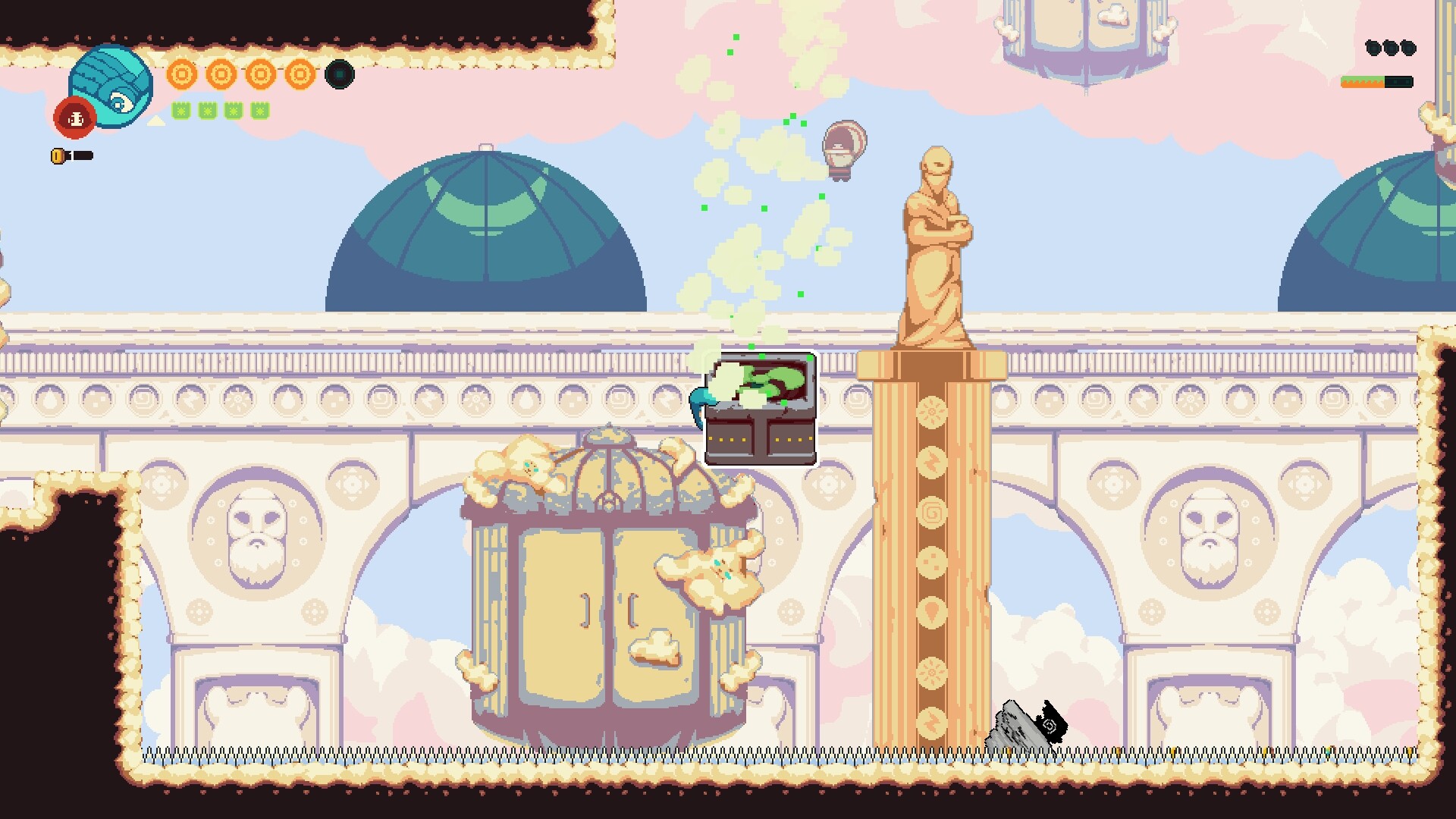Click the red emblem badge on the portrait
The image size is (1456, 819).
click(75, 118)
